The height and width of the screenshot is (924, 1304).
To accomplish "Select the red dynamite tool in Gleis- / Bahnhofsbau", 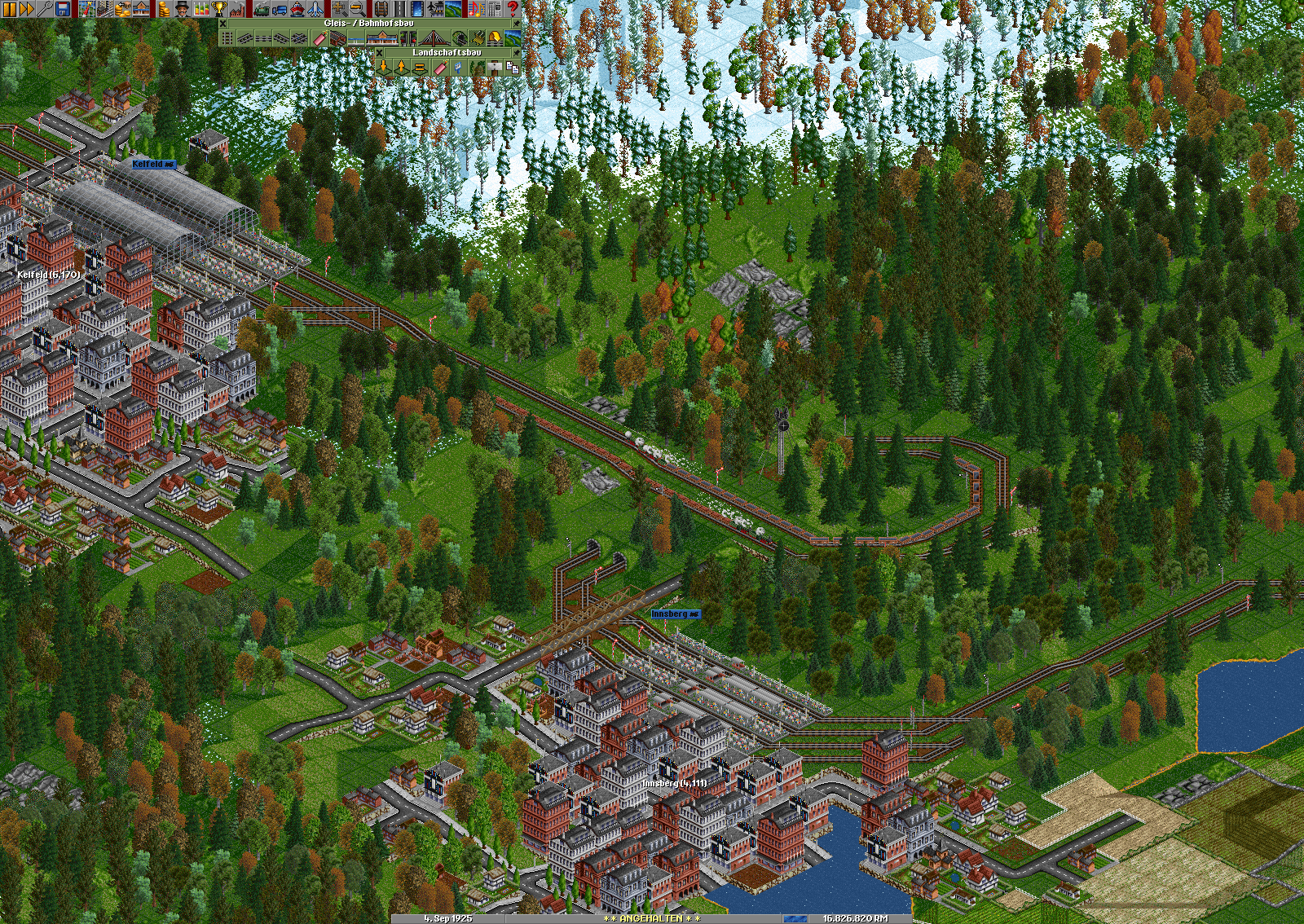I will coord(319,37).
